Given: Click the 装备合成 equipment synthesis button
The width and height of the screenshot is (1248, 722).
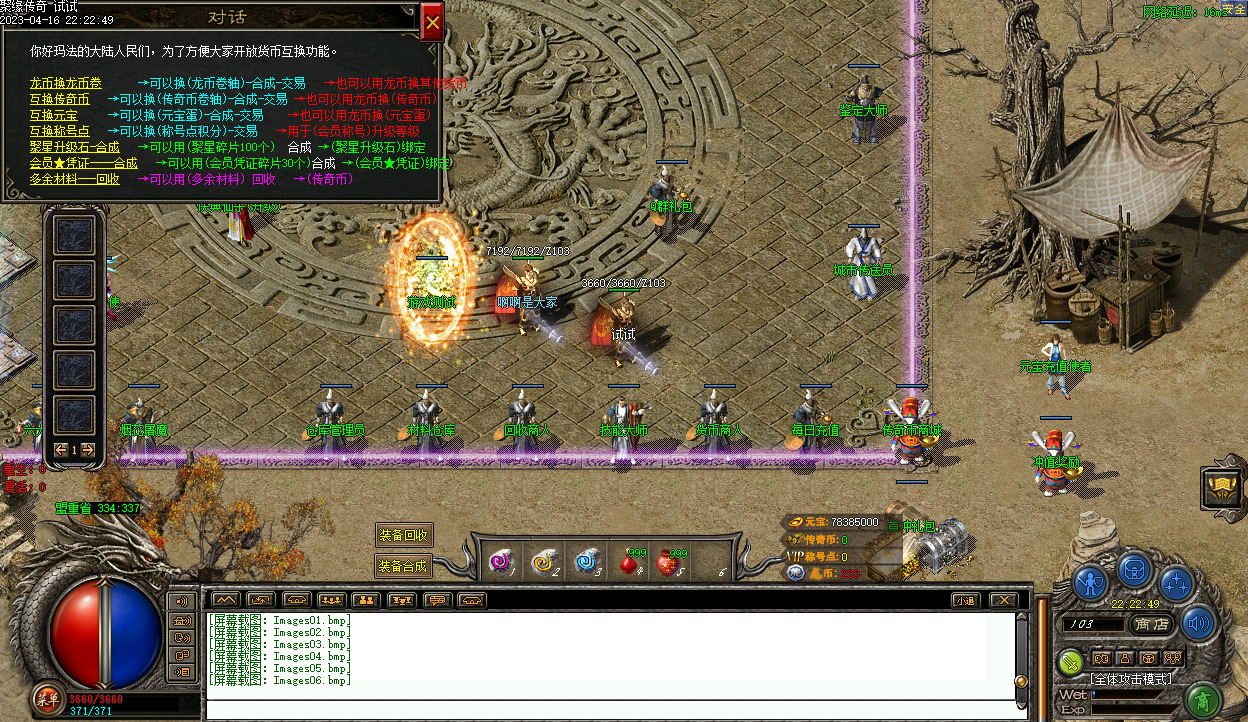Looking at the screenshot, I should [404, 566].
